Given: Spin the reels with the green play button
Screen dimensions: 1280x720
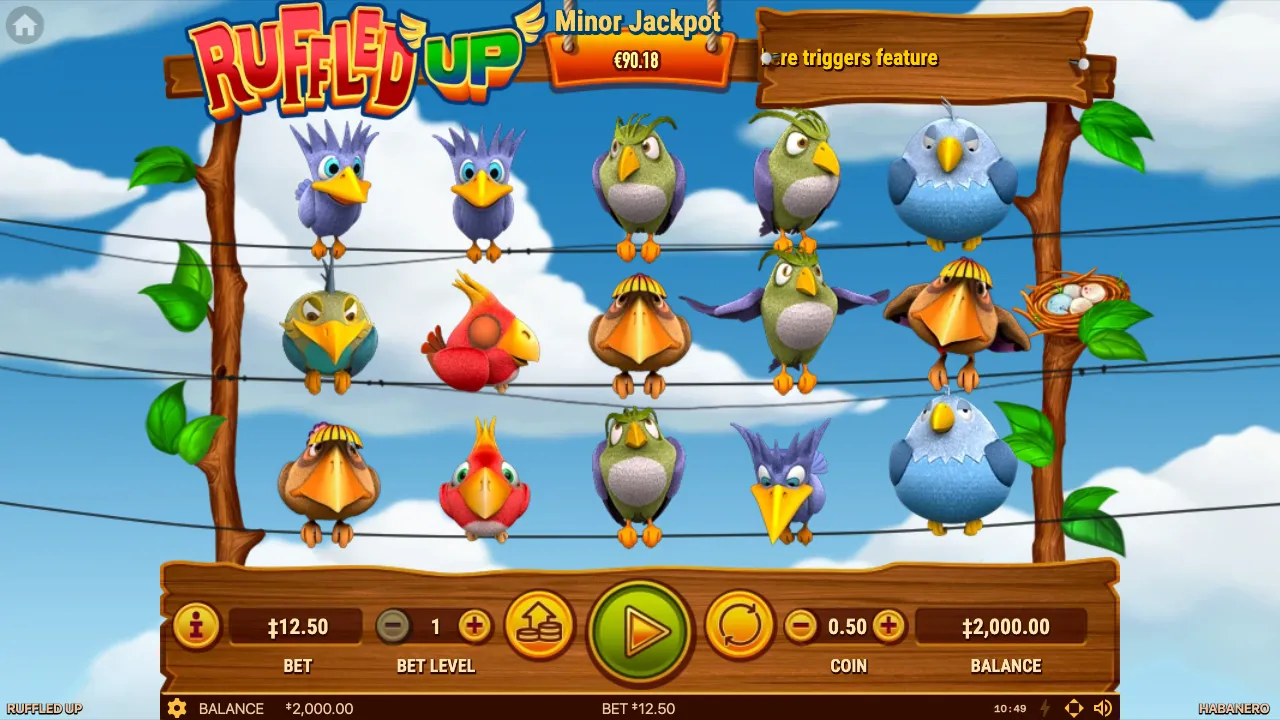Looking at the screenshot, I should 640,630.
